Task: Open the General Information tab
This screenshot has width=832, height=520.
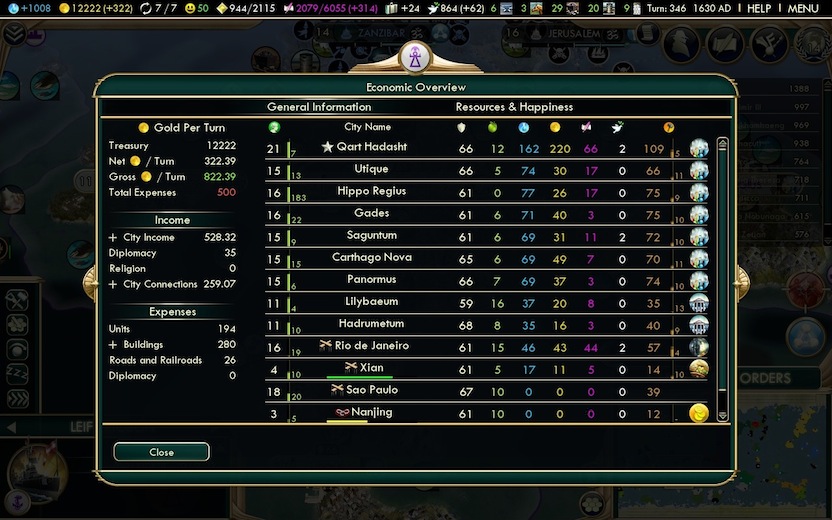Action: [x=319, y=107]
